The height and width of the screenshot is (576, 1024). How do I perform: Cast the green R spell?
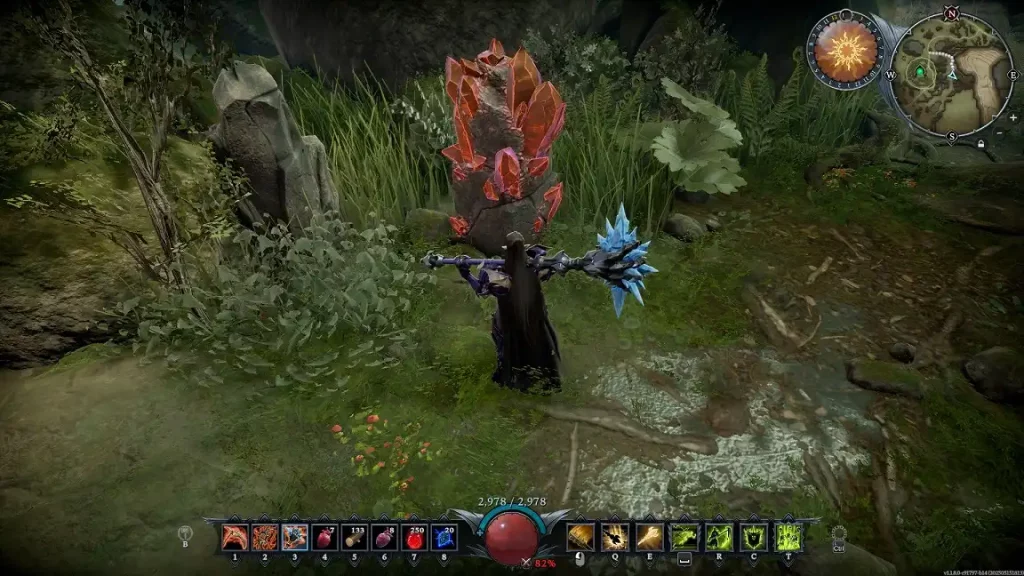[x=719, y=538]
